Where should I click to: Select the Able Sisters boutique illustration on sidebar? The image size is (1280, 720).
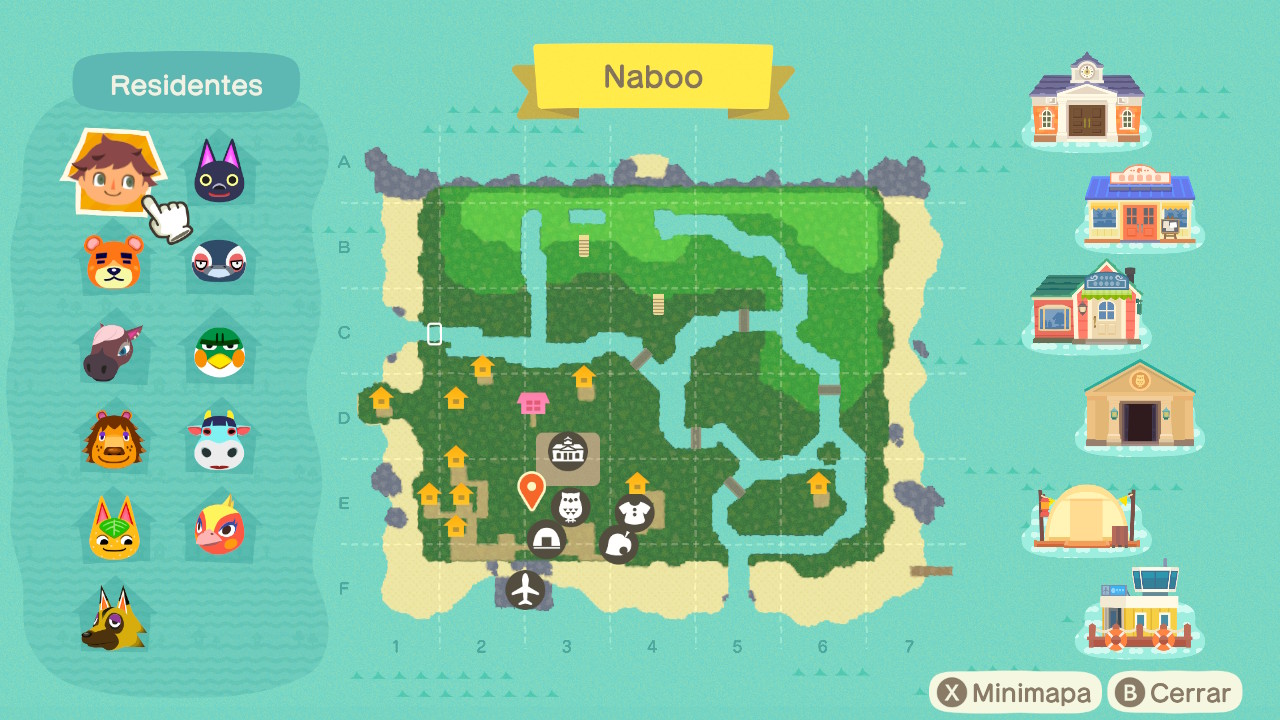(x=1090, y=308)
